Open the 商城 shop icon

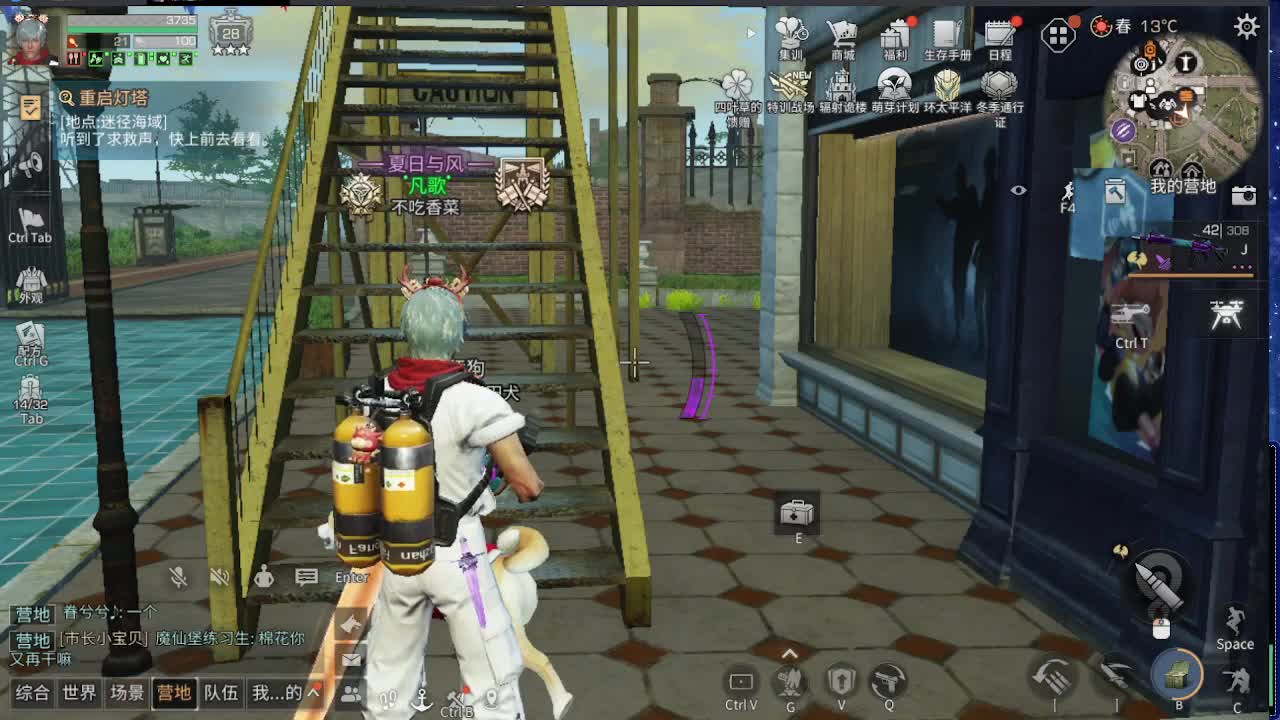click(x=842, y=33)
